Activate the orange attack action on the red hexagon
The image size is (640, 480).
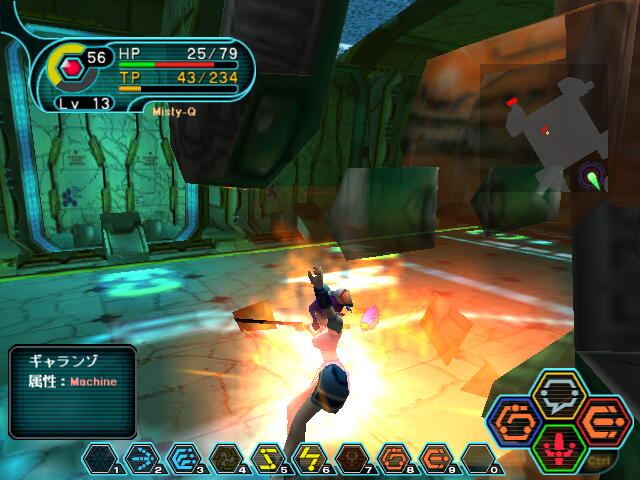click(603, 421)
